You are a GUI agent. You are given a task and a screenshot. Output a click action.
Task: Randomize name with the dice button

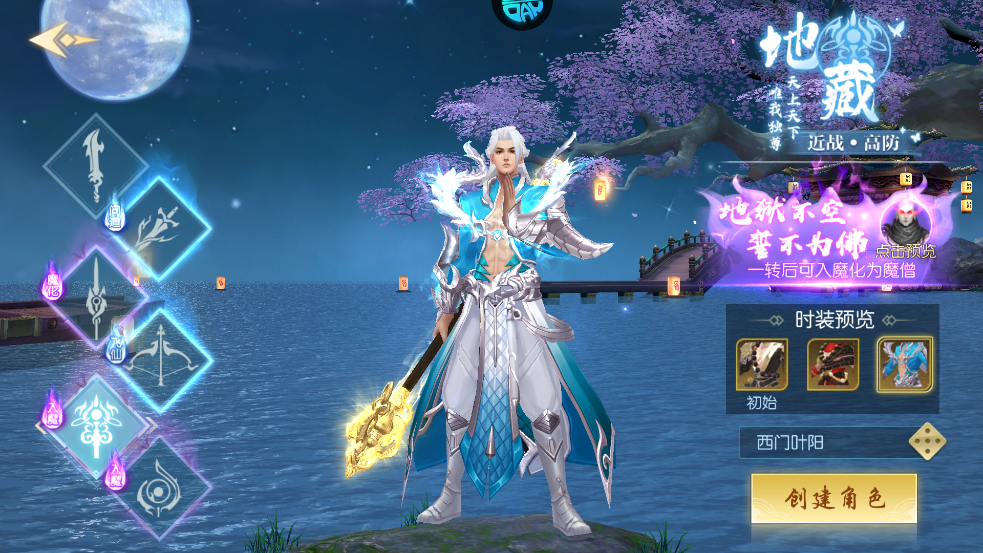coord(926,442)
